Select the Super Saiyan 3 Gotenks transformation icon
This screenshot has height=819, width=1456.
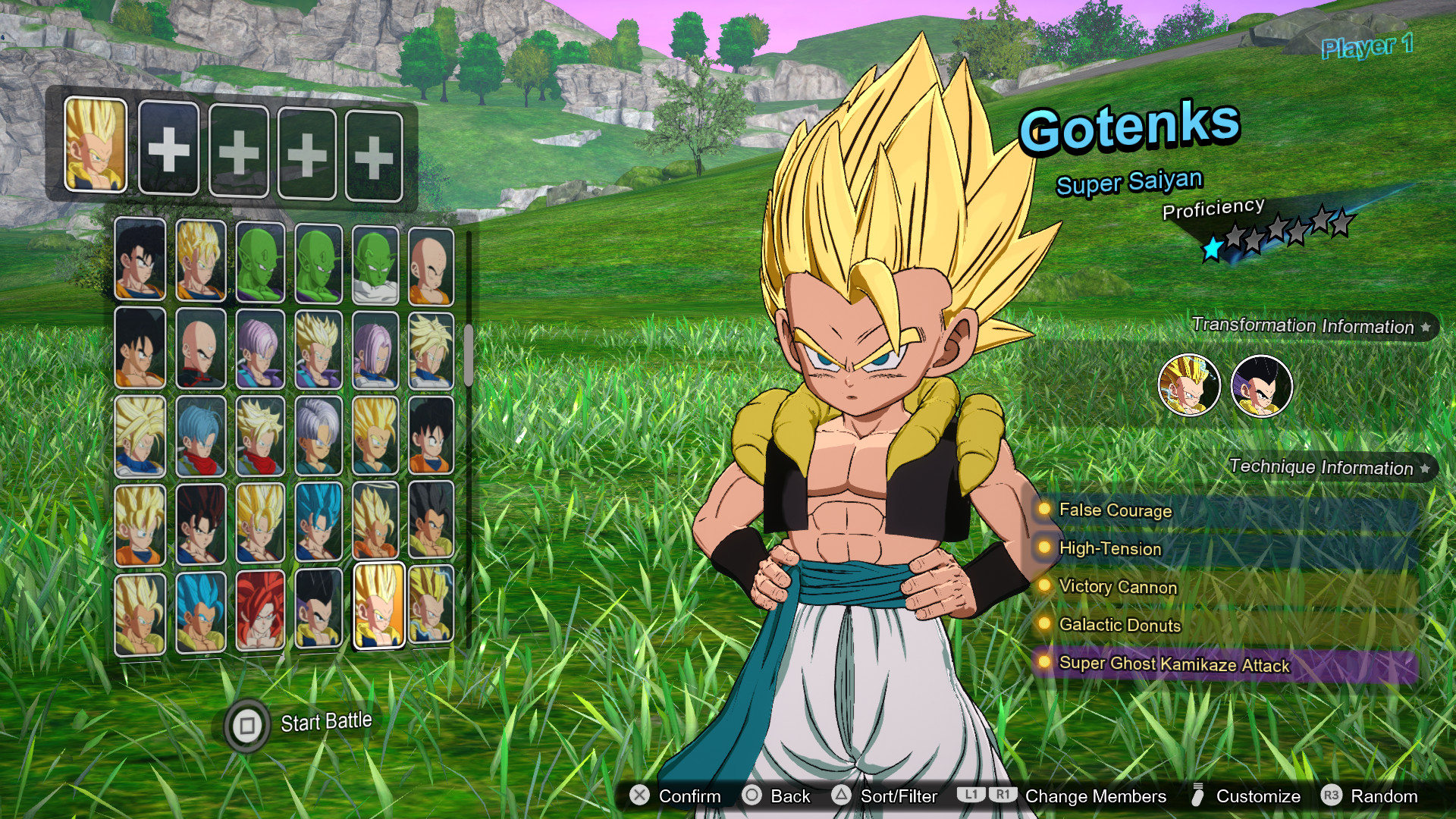tap(1189, 384)
